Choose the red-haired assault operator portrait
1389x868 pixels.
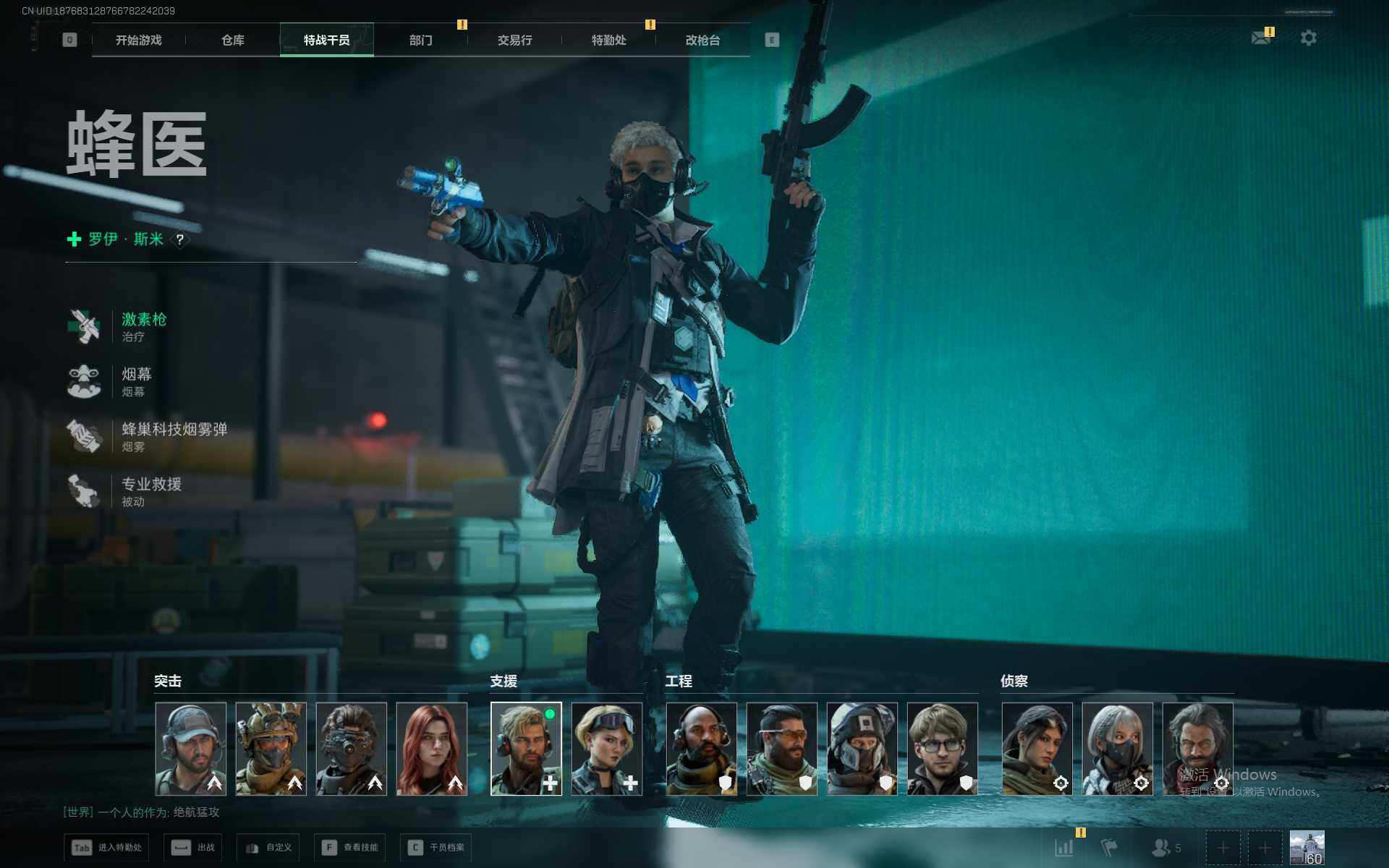(x=432, y=749)
